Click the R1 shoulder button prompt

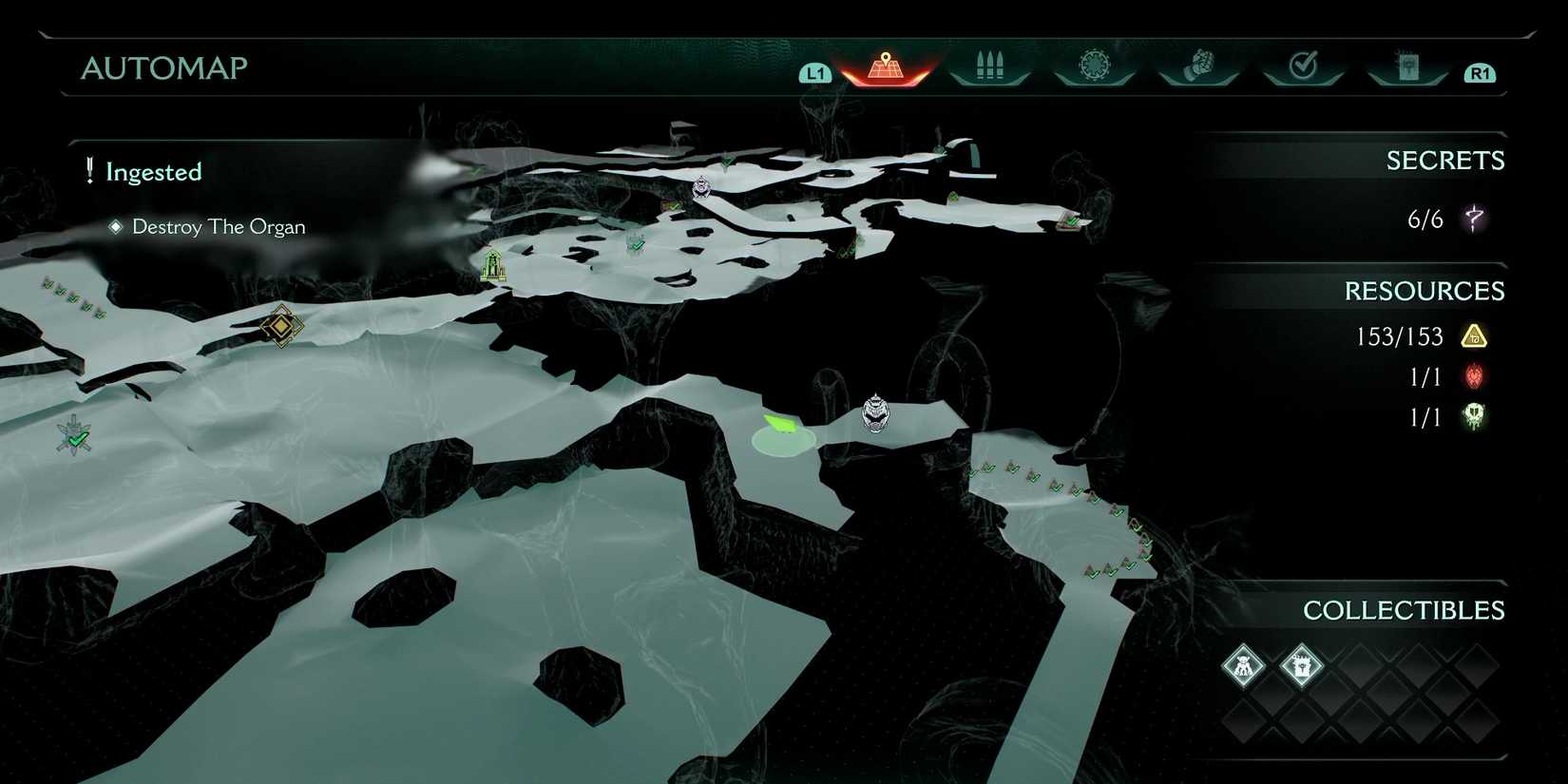(x=1480, y=70)
